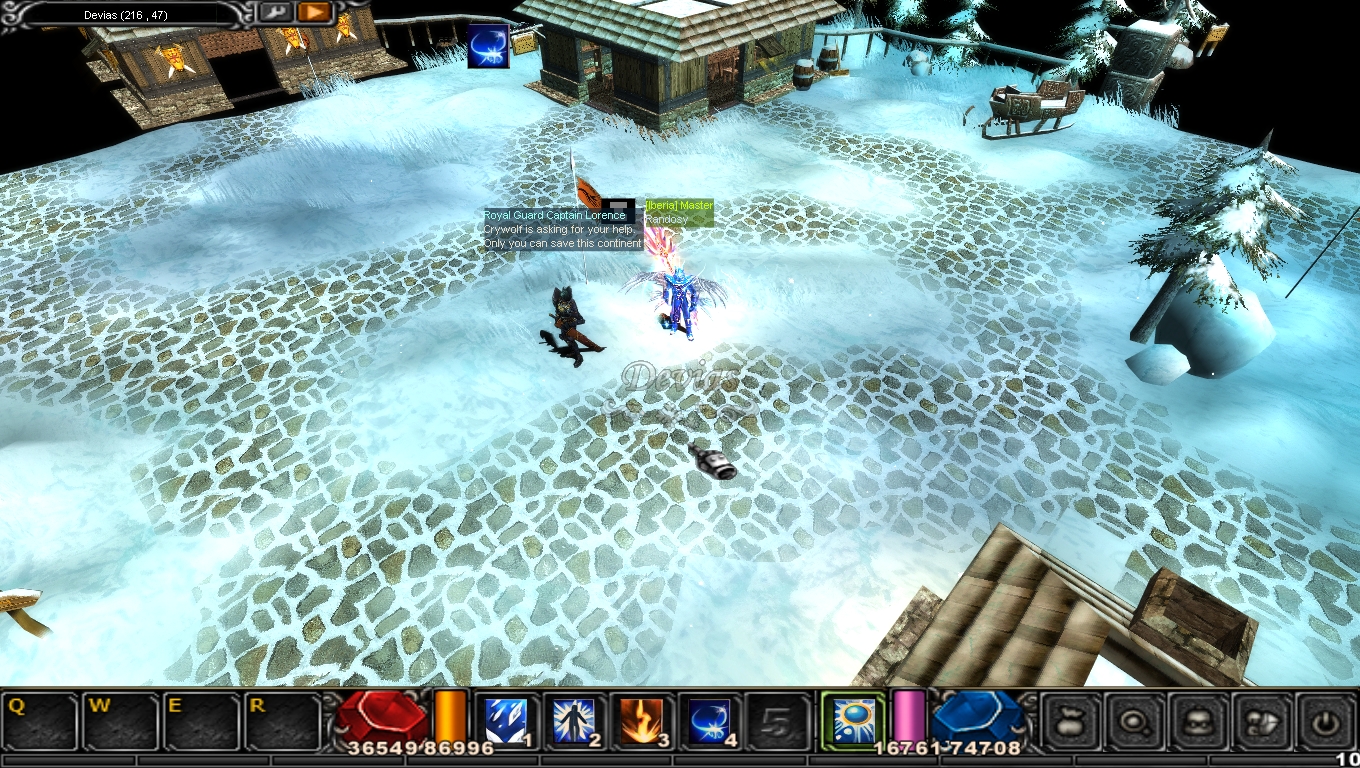Cast the flame skill in slot 3

(x=641, y=721)
